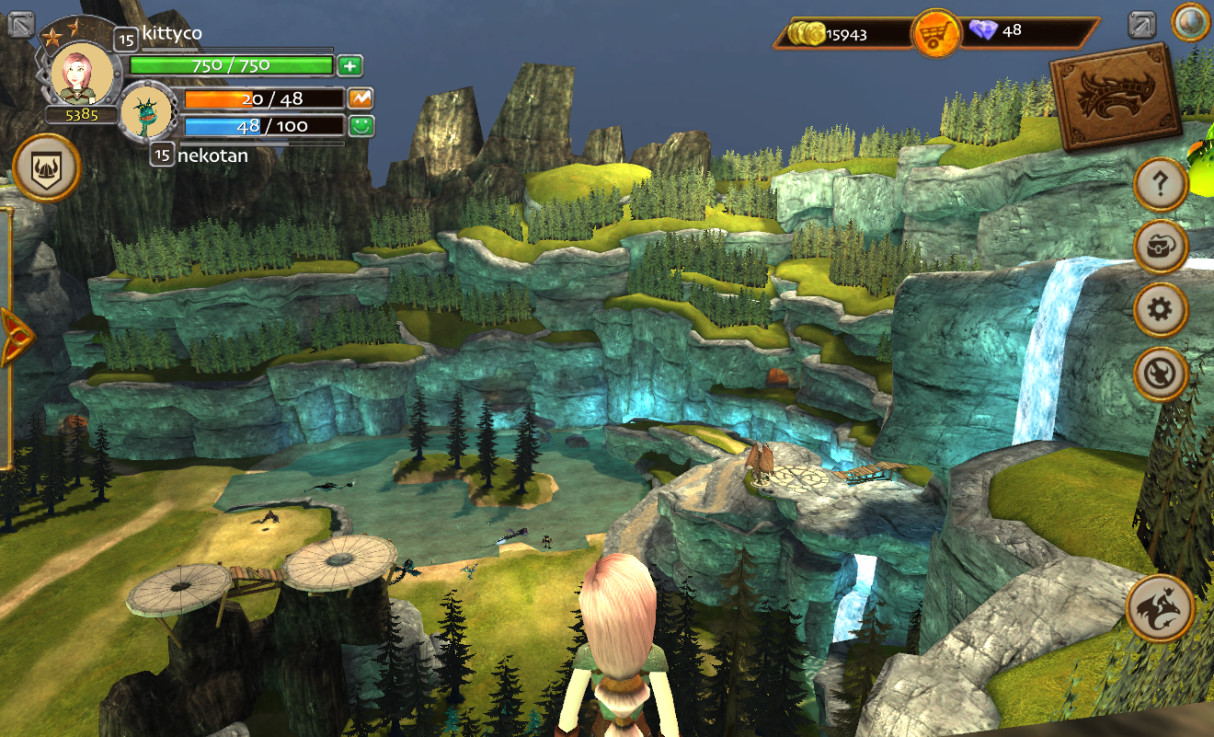Screen dimensions: 1214x737
Task: Open the Viking helmet shield menu
Action: coord(46,168)
